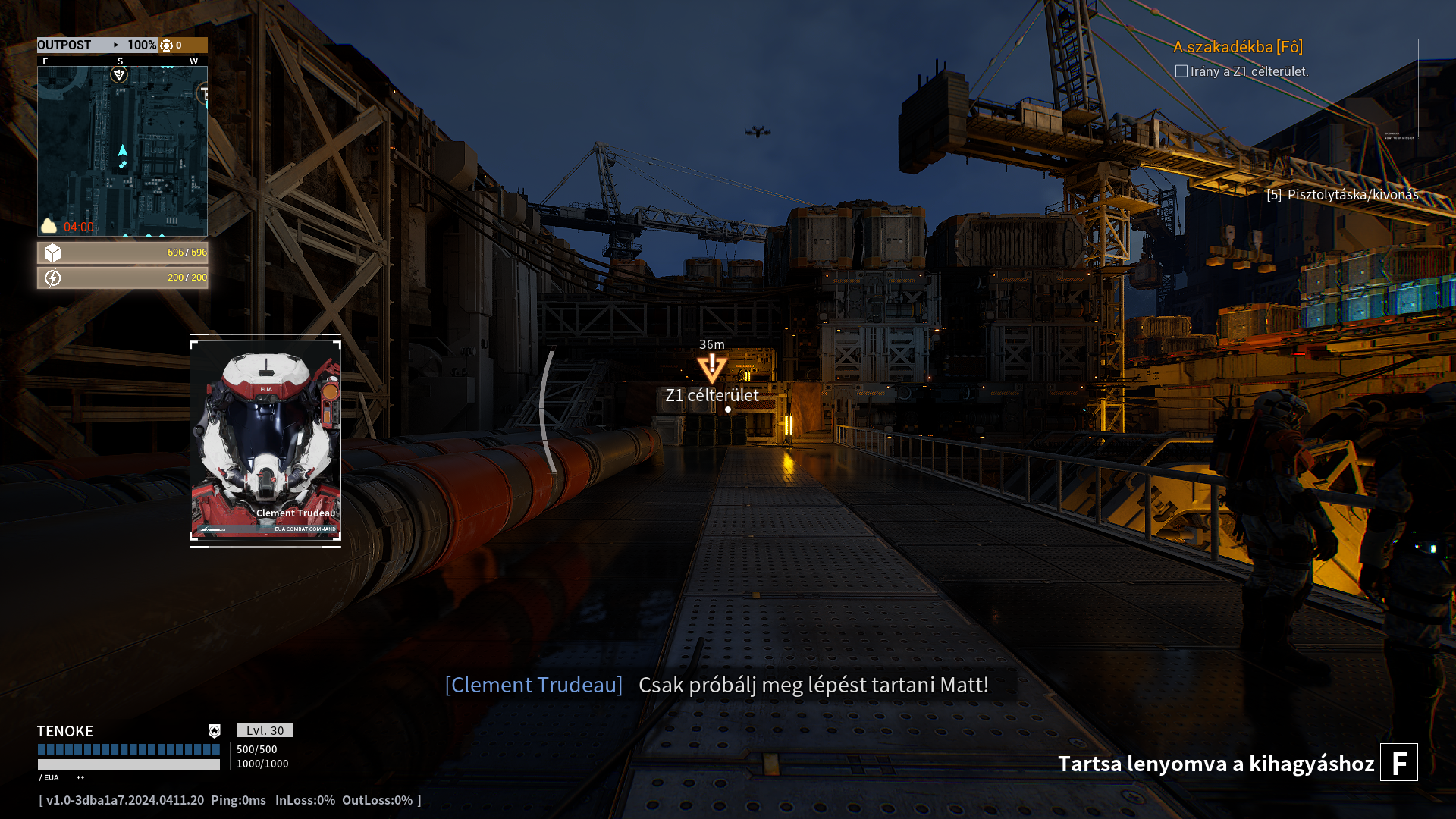Click the gear icon beside the Outpost label
The image size is (1456, 819).
coord(167,45)
